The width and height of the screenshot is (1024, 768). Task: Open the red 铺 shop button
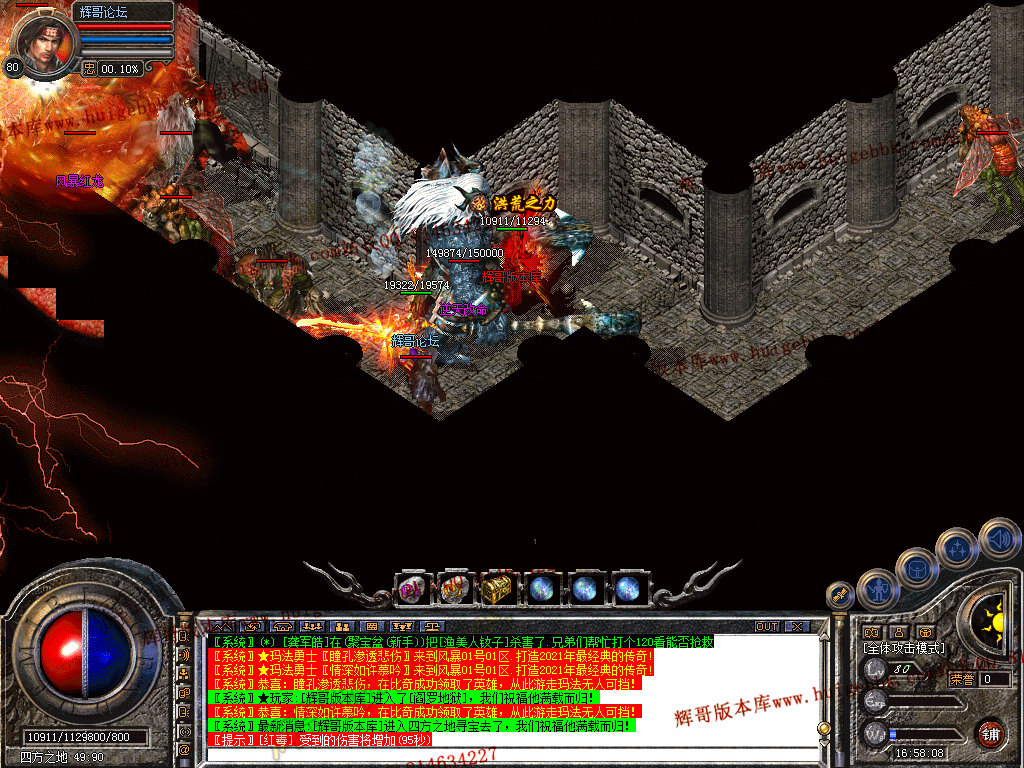click(x=990, y=732)
